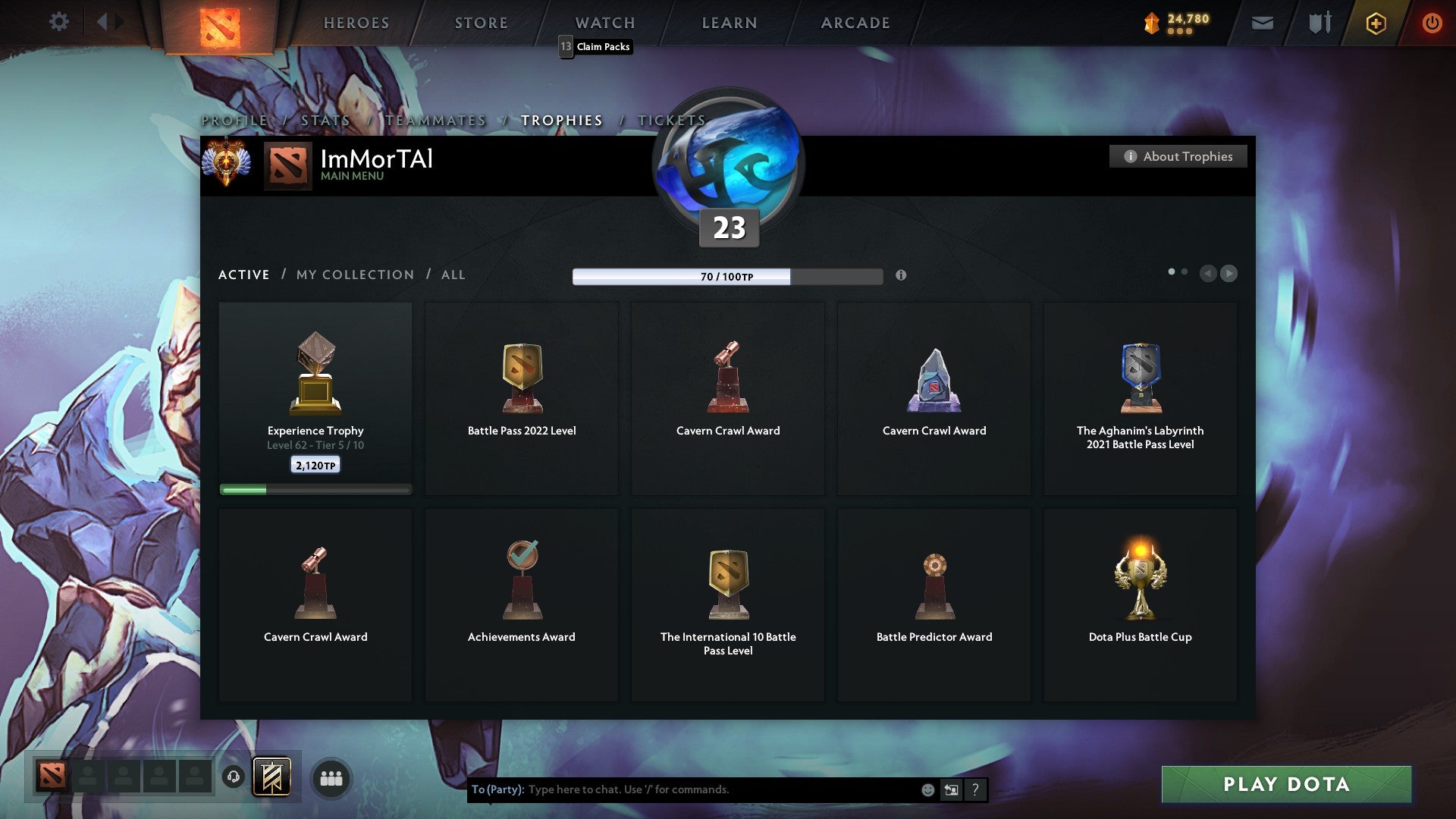Open the friends list icon near the chat bar
1456x819 pixels.
tap(332, 777)
